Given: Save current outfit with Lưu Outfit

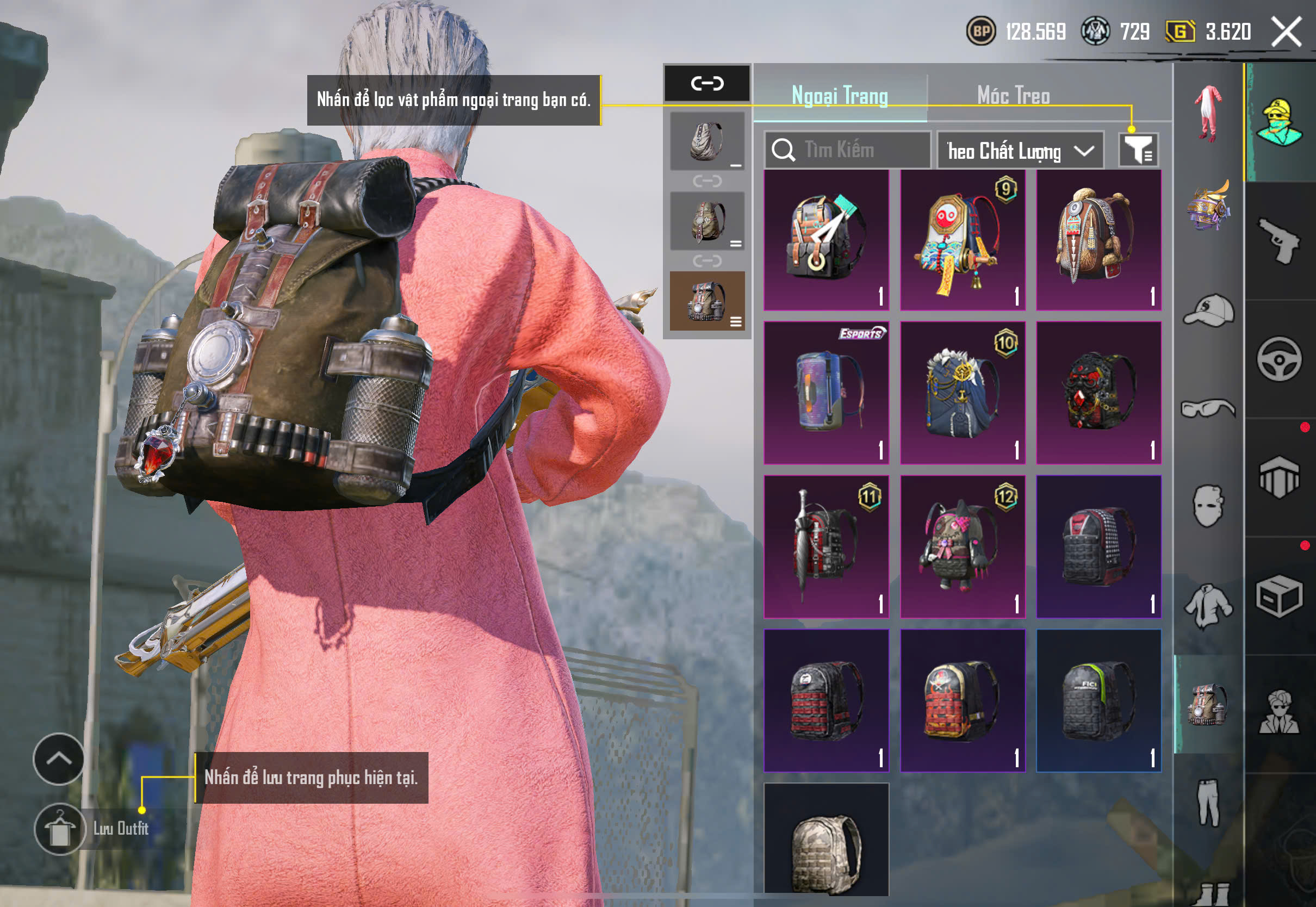Looking at the screenshot, I should click(60, 829).
